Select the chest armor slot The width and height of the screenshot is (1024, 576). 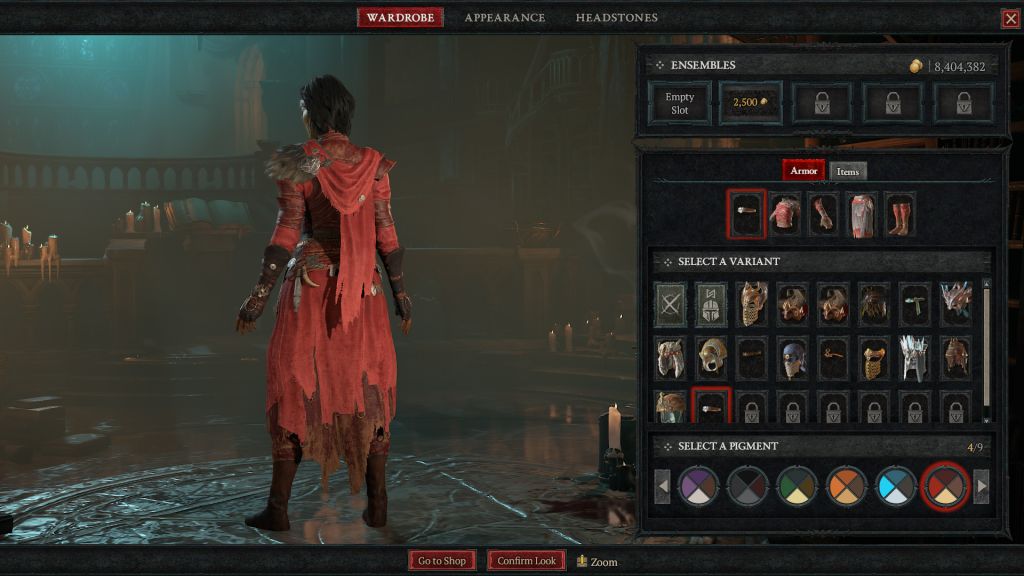coord(785,215)
